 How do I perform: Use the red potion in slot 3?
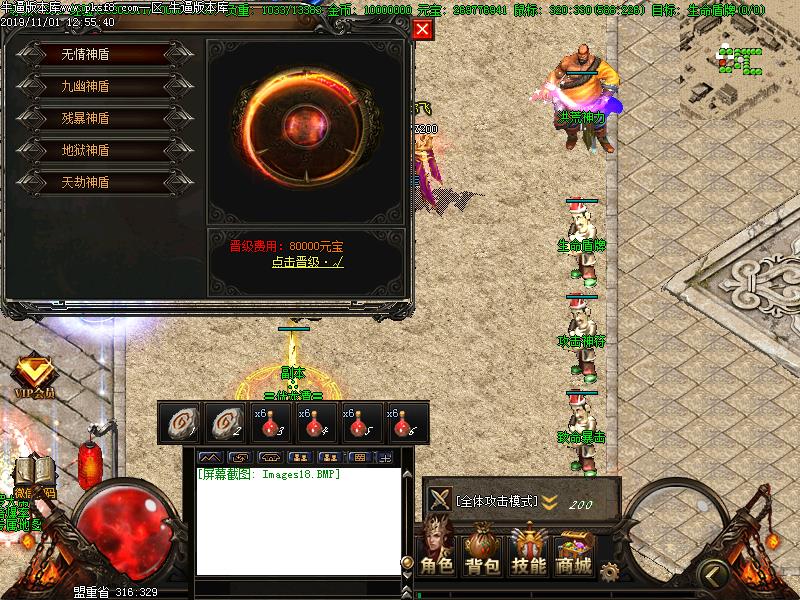coord(272,422)
